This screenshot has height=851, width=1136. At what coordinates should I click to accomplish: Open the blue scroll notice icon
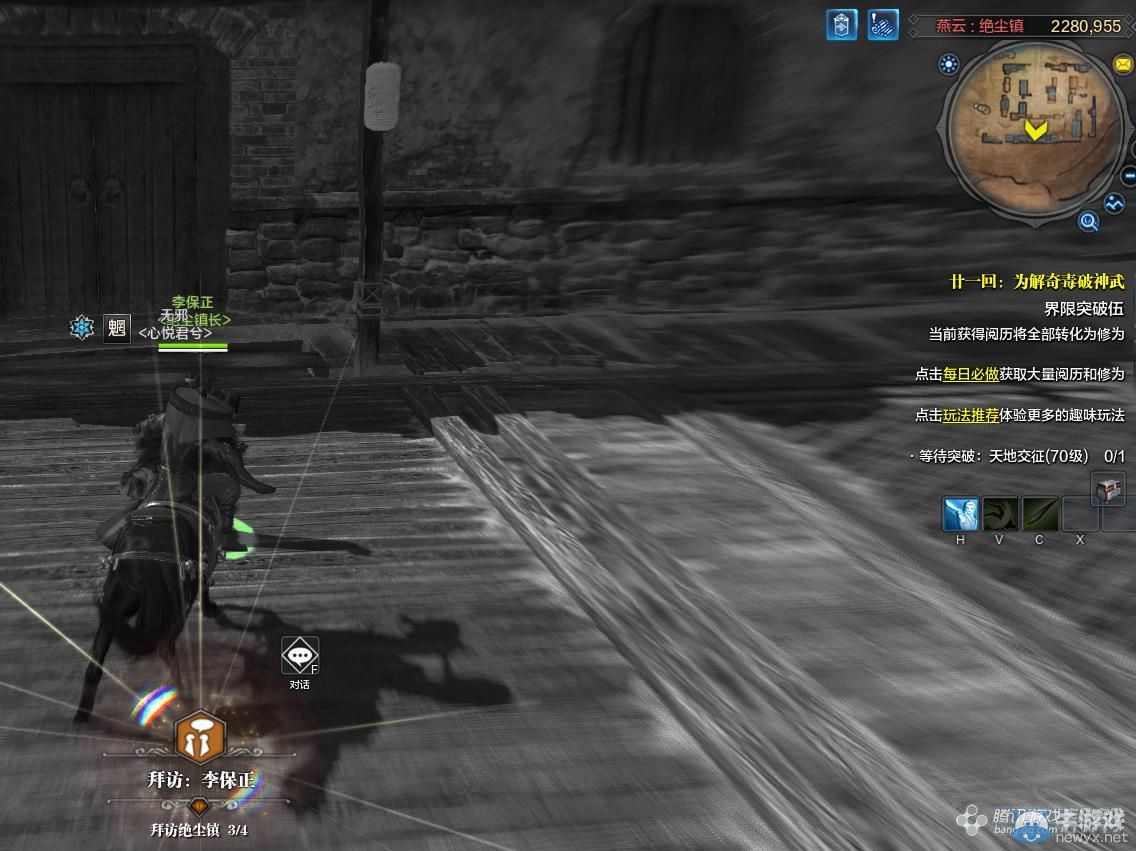pyautogui.click(x=883, y=25)
